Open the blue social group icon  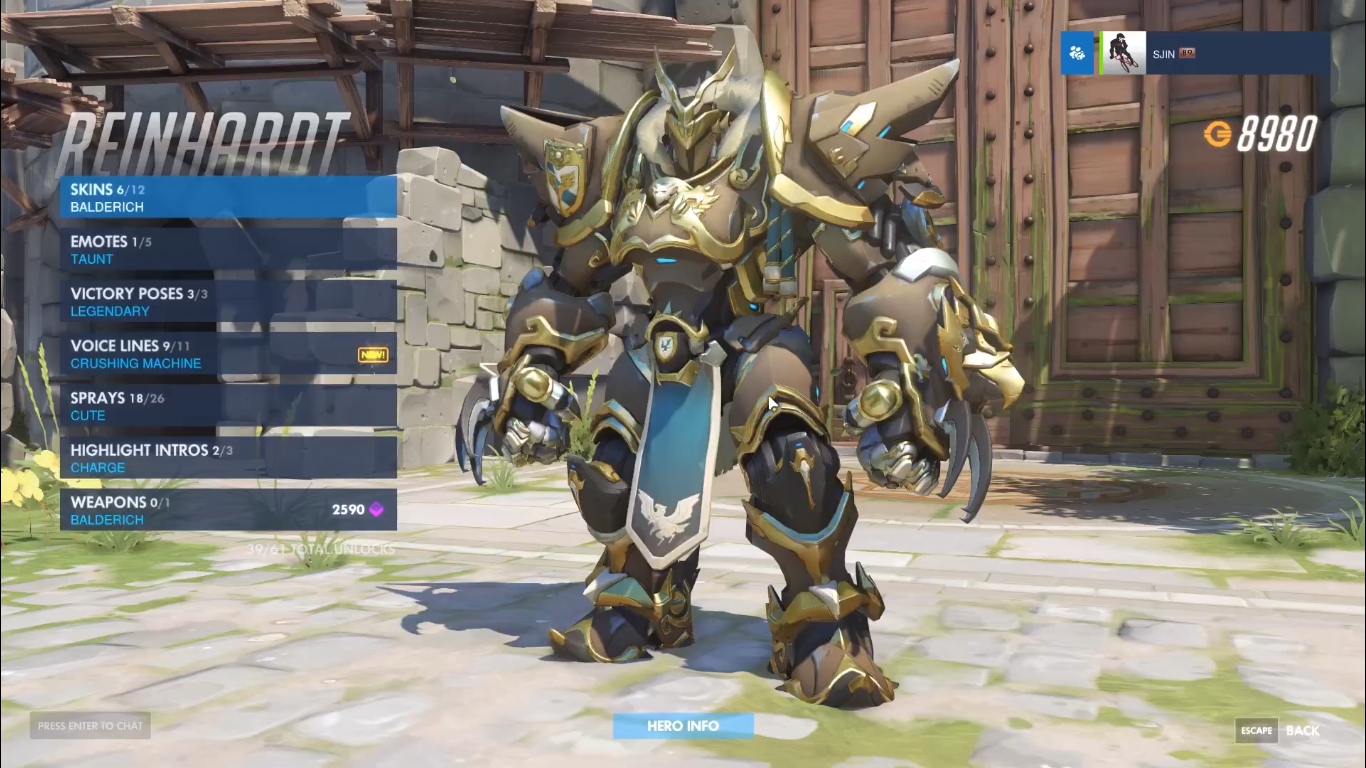click(x=1076, y=52)
